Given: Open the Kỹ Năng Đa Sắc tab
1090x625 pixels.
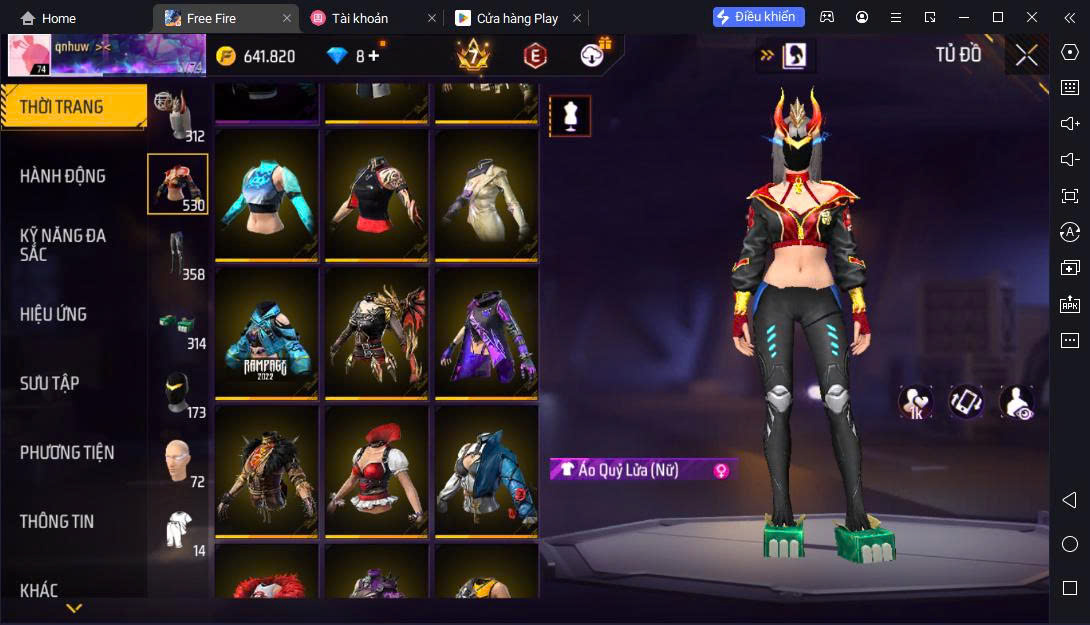Looking at the screenshot, I should click(x=63, y=245).
